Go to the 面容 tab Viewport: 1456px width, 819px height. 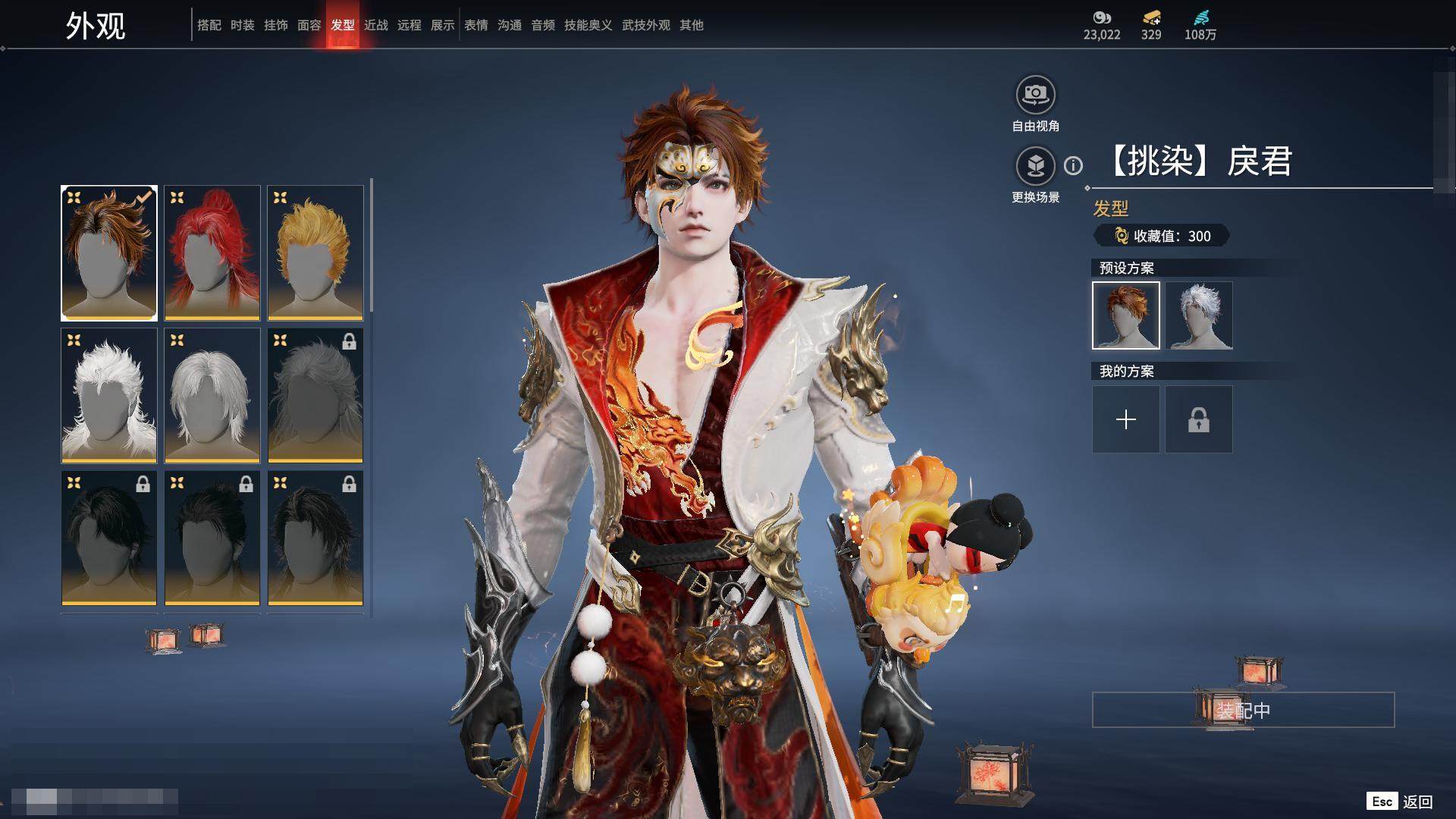pos(309,25)
